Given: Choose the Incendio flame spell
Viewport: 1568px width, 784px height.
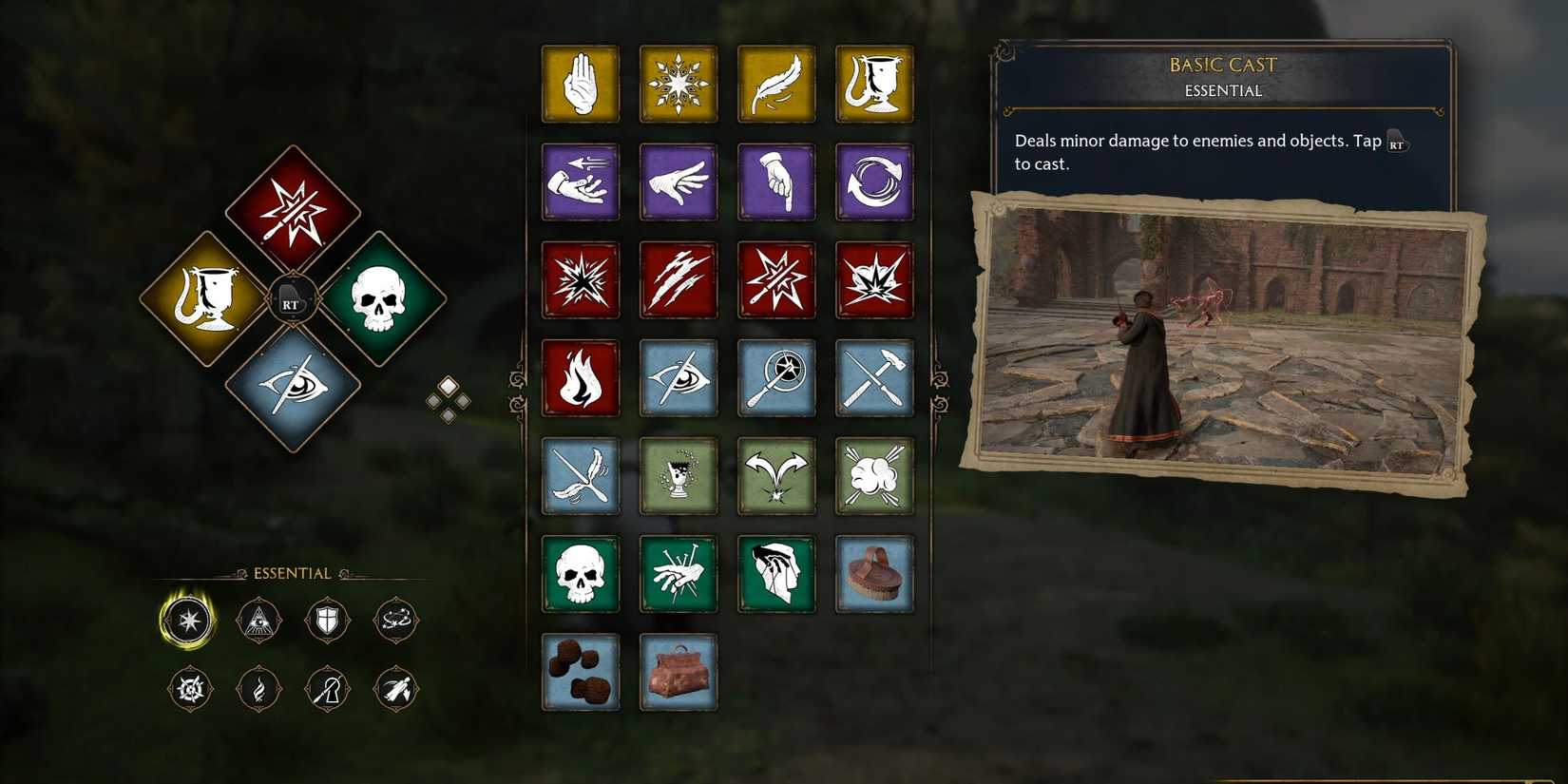Looking at the screenshot, I should click(581, 377).
